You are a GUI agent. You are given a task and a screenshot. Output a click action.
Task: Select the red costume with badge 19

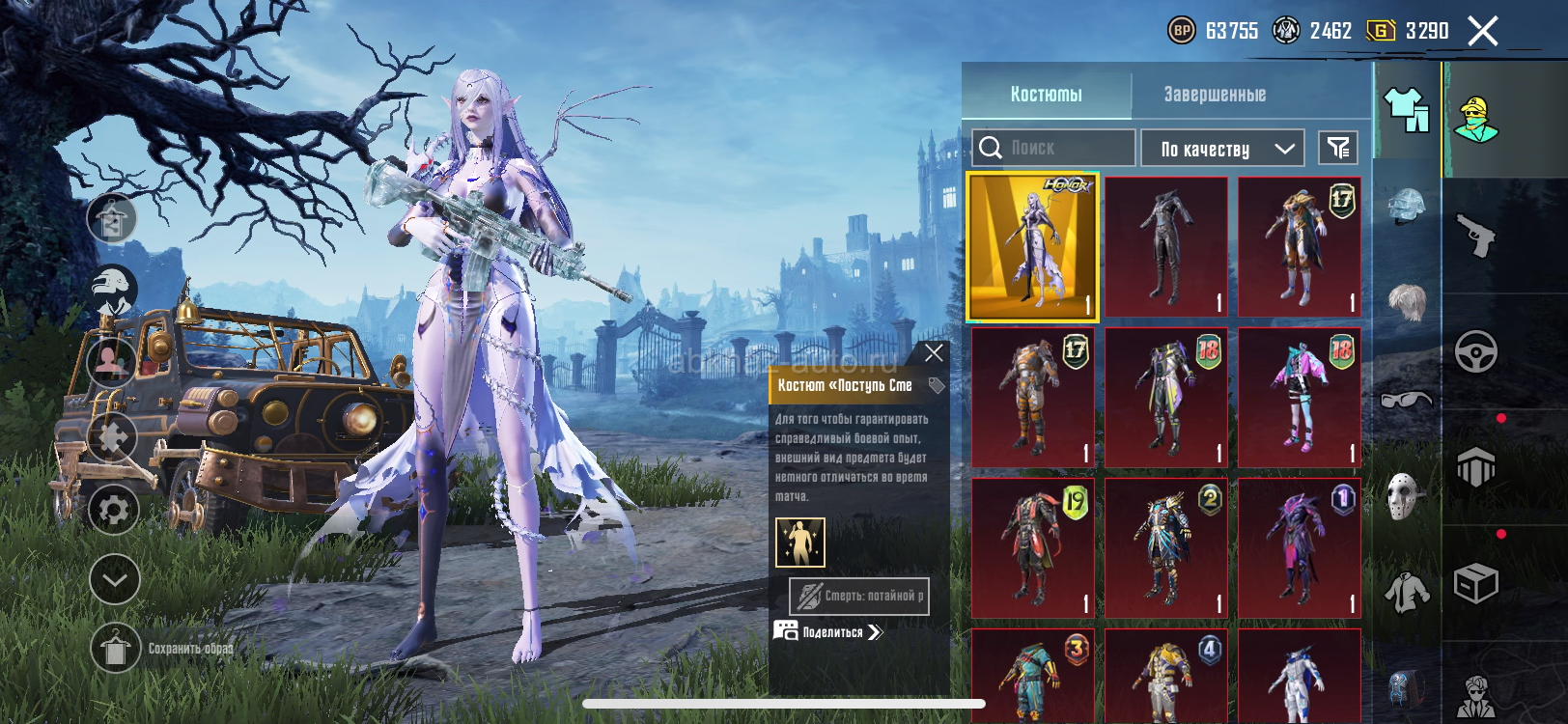[1033, 548]
